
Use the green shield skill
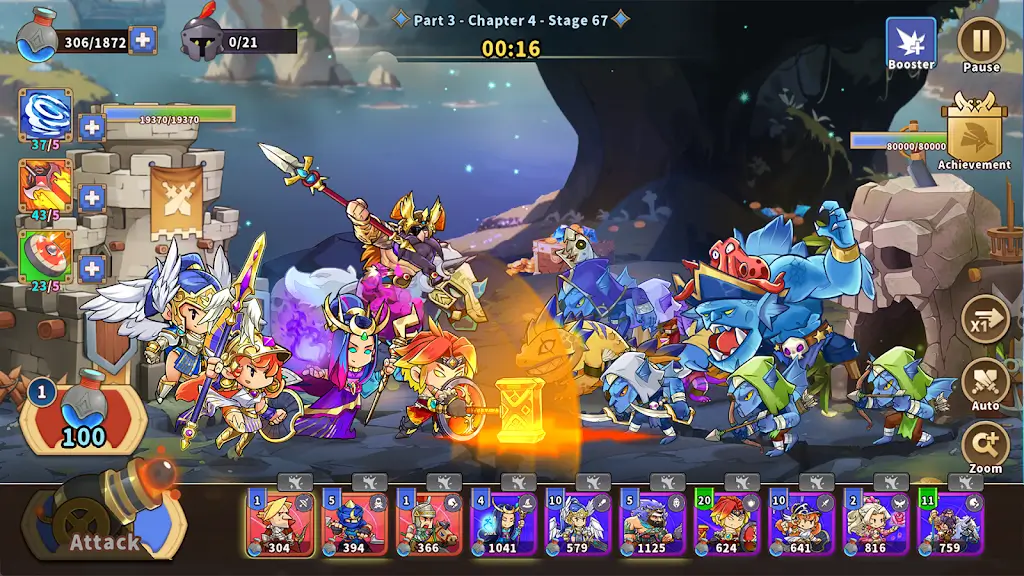point(46,256)
